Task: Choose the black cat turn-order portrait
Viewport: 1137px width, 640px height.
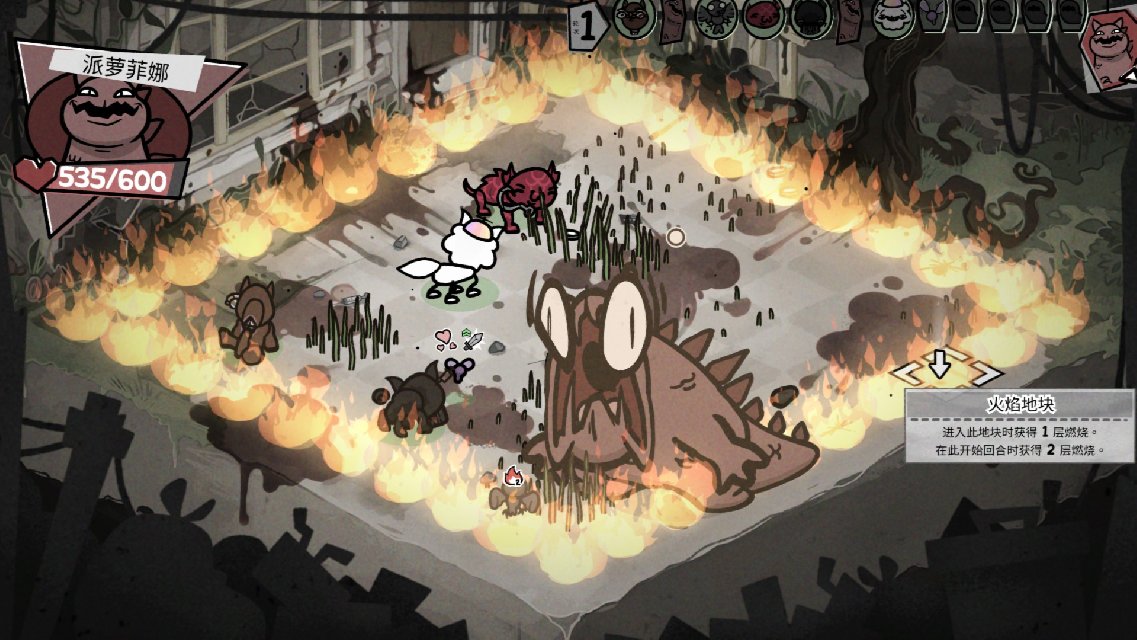Action: pos(808,18)
